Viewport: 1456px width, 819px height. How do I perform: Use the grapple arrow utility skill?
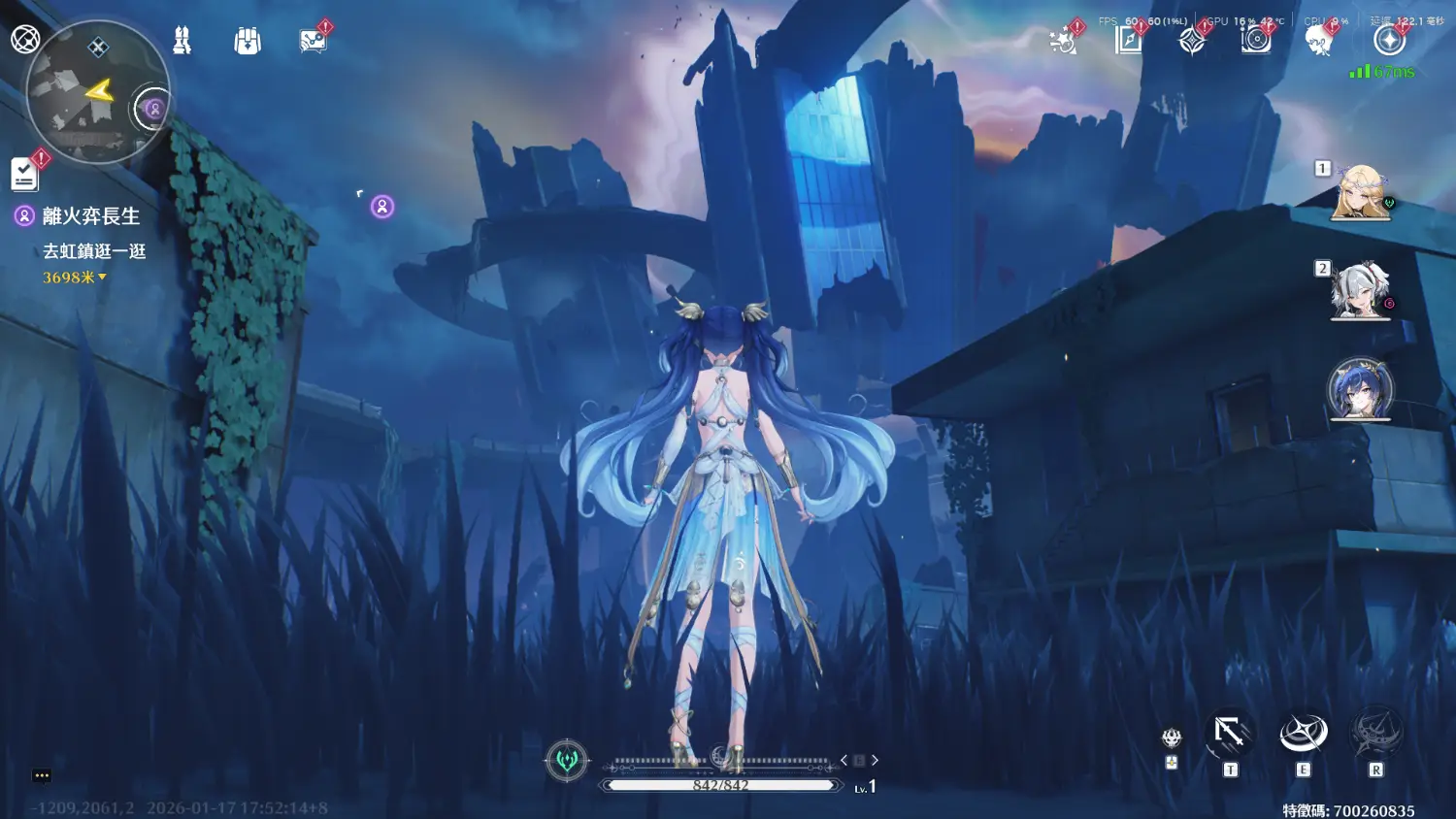pos(1230,735)
